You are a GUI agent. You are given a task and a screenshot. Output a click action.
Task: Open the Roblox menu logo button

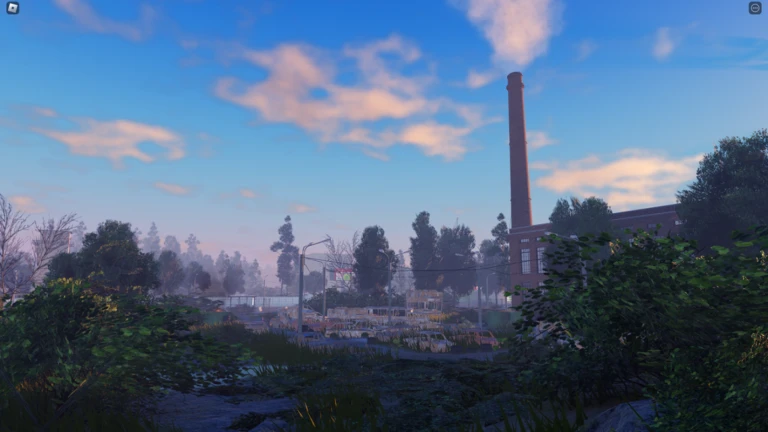pyautogui.click(x=12, y=8)
